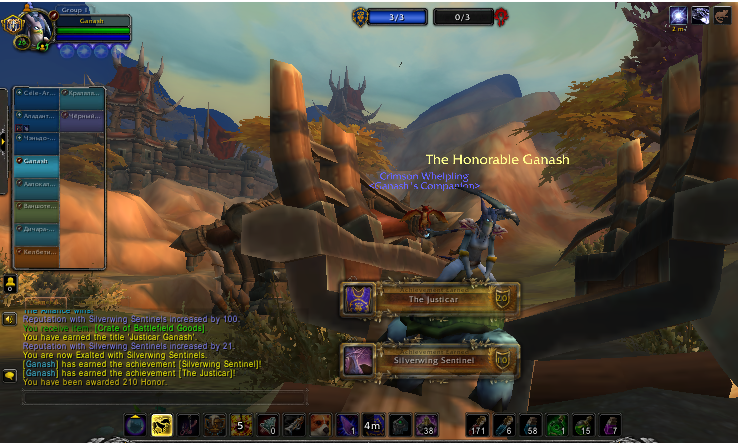The image size is (738, 443).
Task: Click the action slot showing 38 count
Action: pos(424,426)
